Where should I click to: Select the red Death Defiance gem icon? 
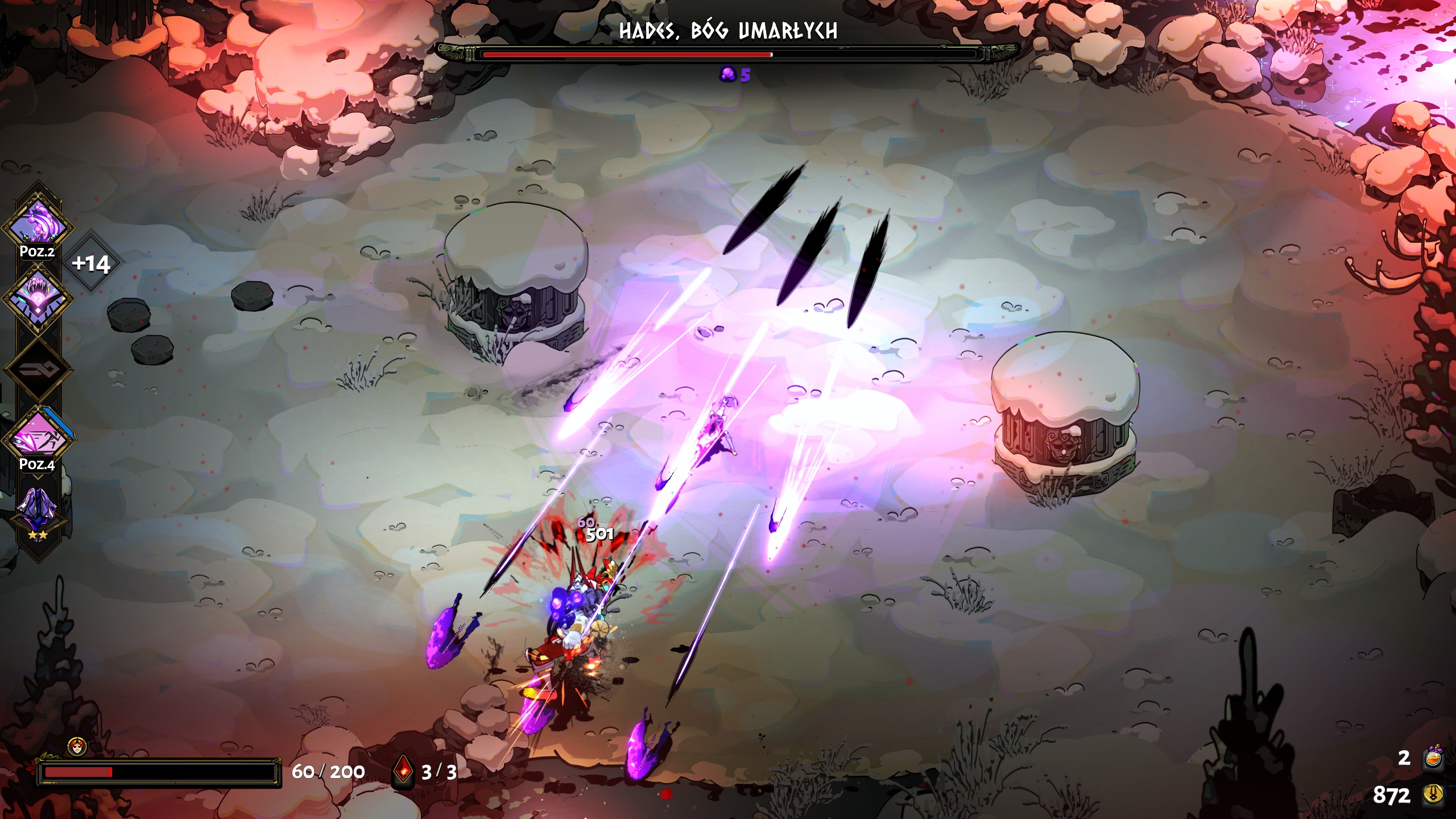pyautogui.click(x=403, y=771)
